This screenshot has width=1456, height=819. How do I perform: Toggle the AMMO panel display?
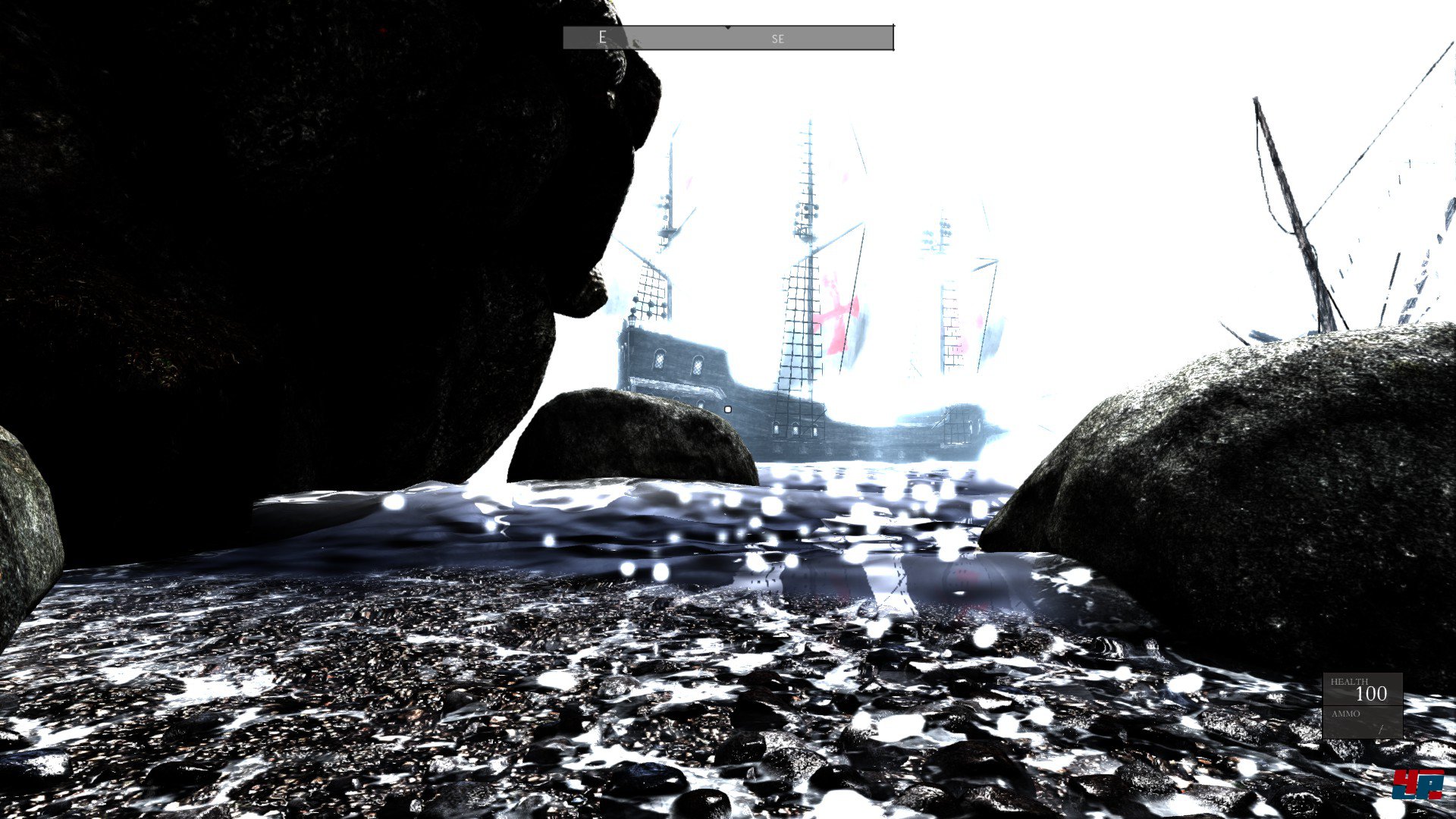1363,722
